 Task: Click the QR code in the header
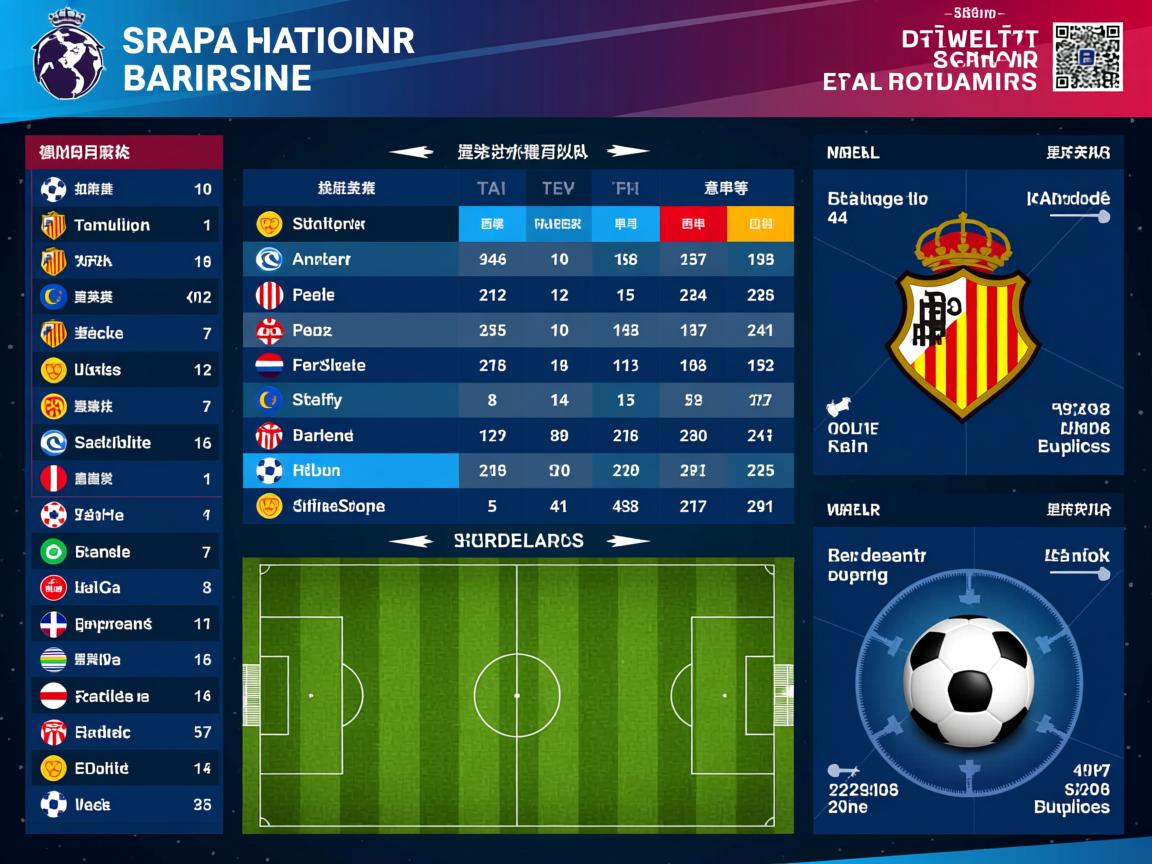pyautogui.click(x=1087, y=57)
